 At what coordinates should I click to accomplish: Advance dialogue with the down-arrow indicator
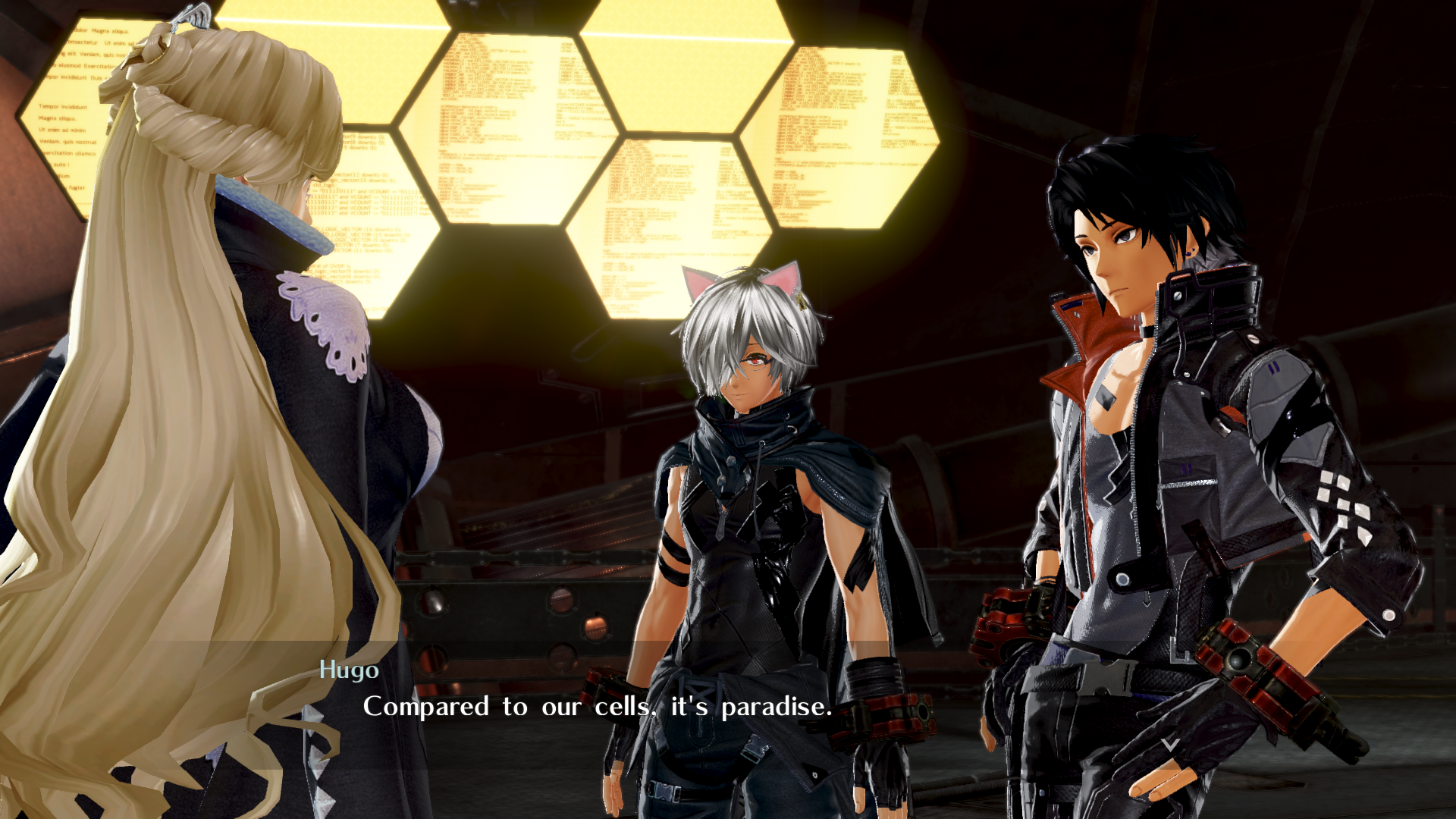(x=1170, y=744)
